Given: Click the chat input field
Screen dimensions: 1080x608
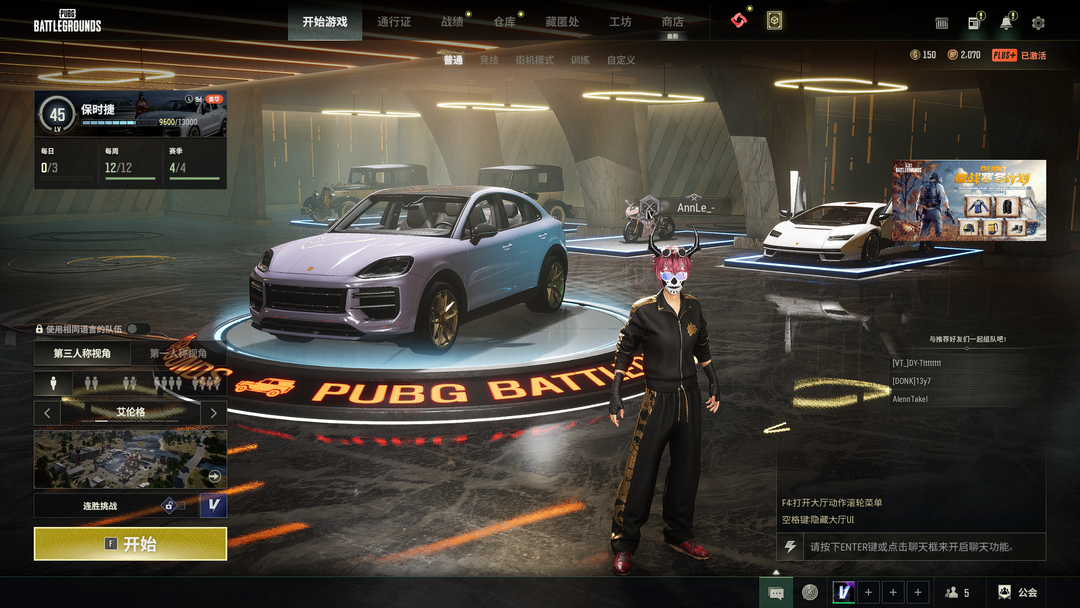Looking at the screenshot, I should [x=920, y=547].
